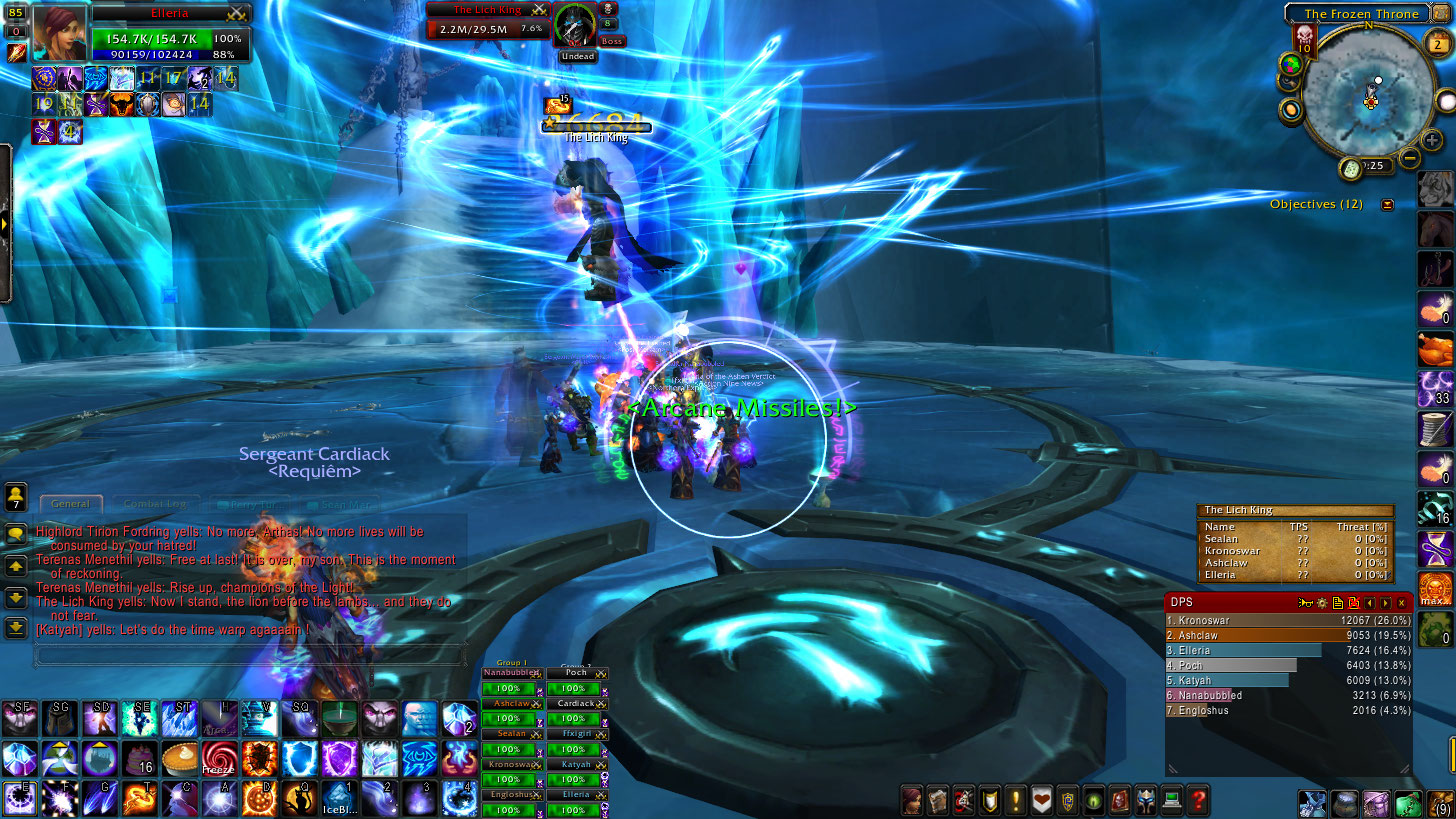The height and width of the screenshot is (819, 1456).
Task: Open the character info micro button
Action: tap(911, 799)
